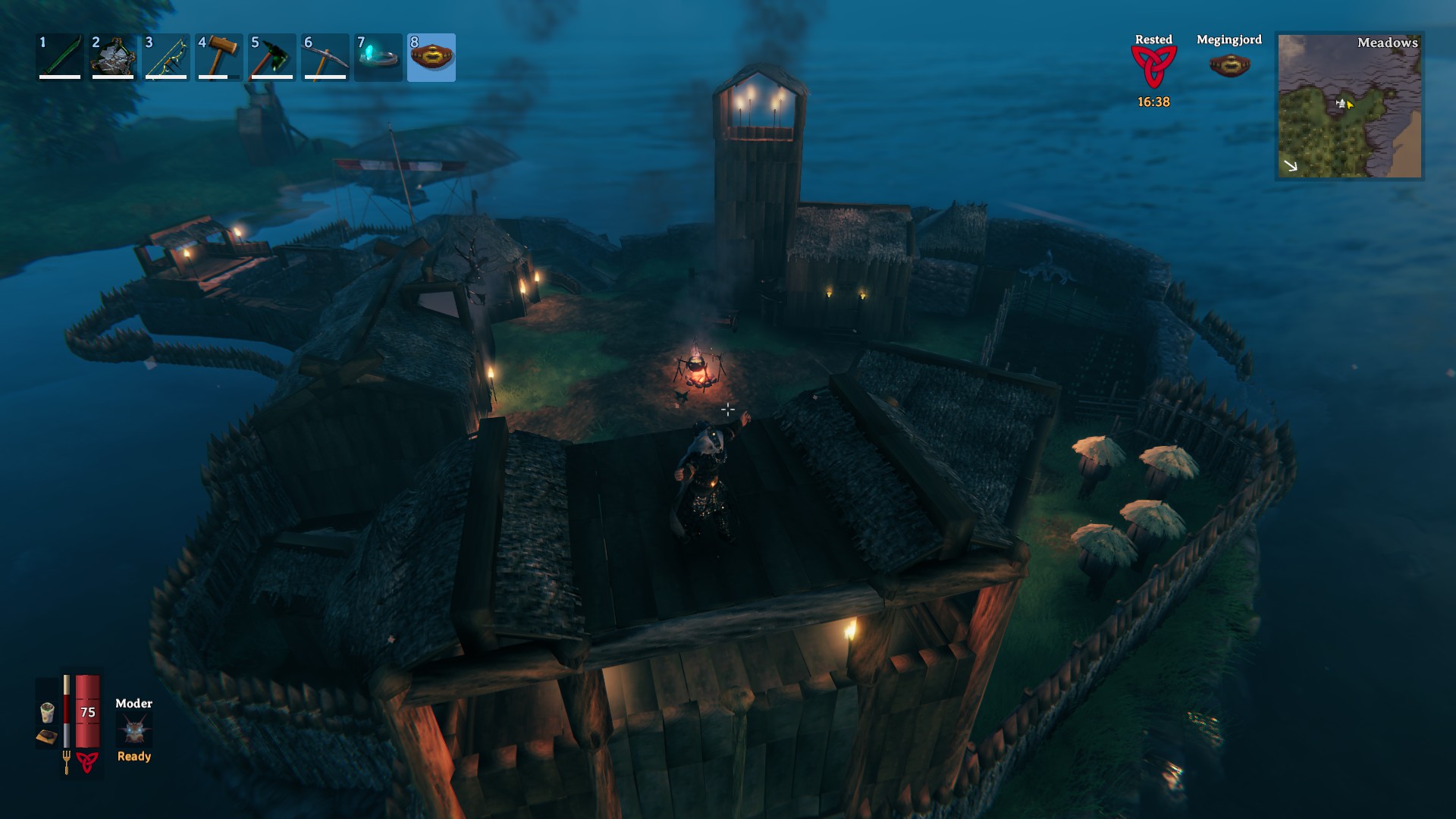This screenshot has width=1456, height=819.
Task: Choose the bow in hotbar slot 3
Action: coord(166,57)
